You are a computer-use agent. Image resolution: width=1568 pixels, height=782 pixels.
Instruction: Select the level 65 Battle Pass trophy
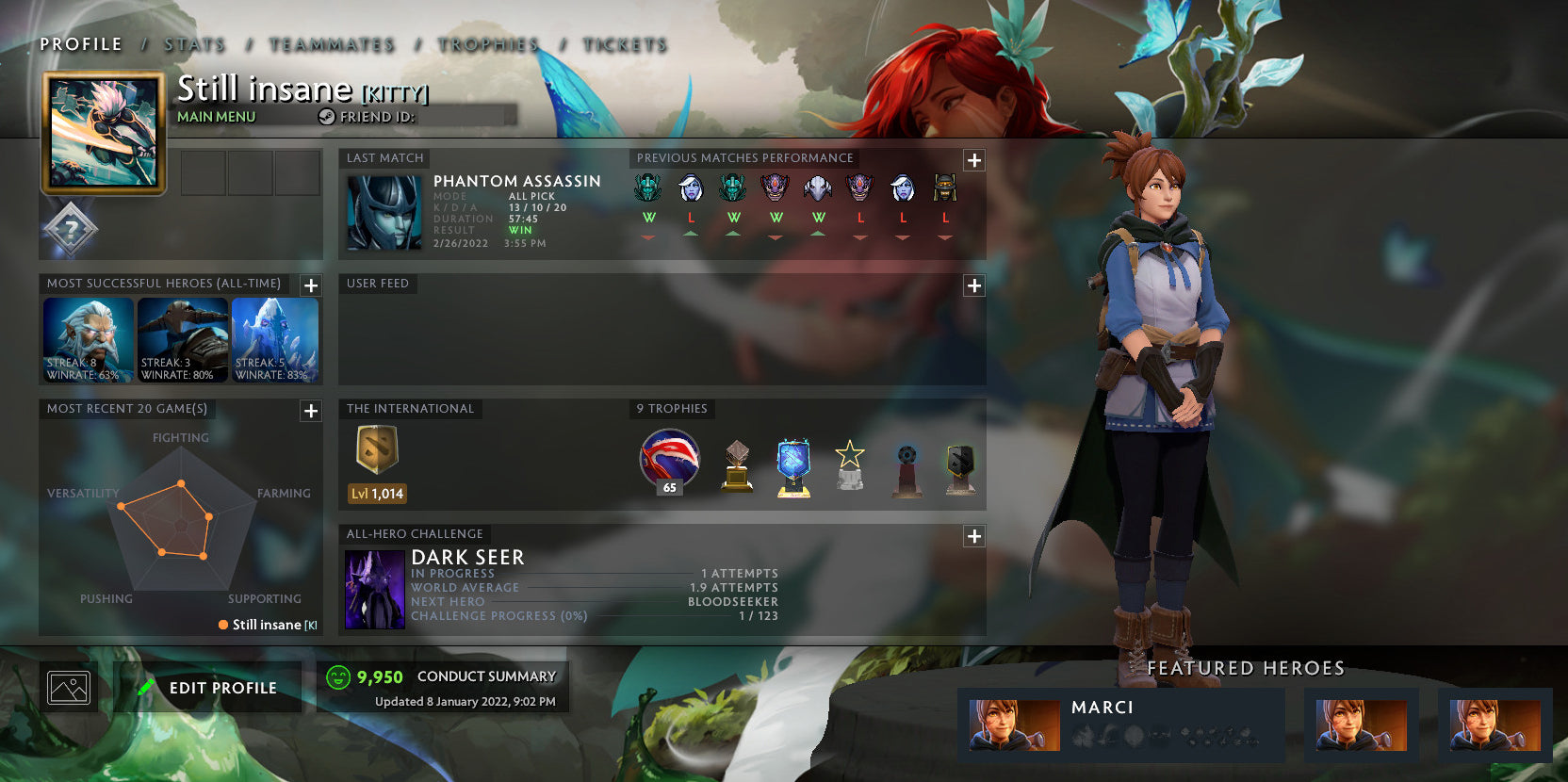point(667,461)
